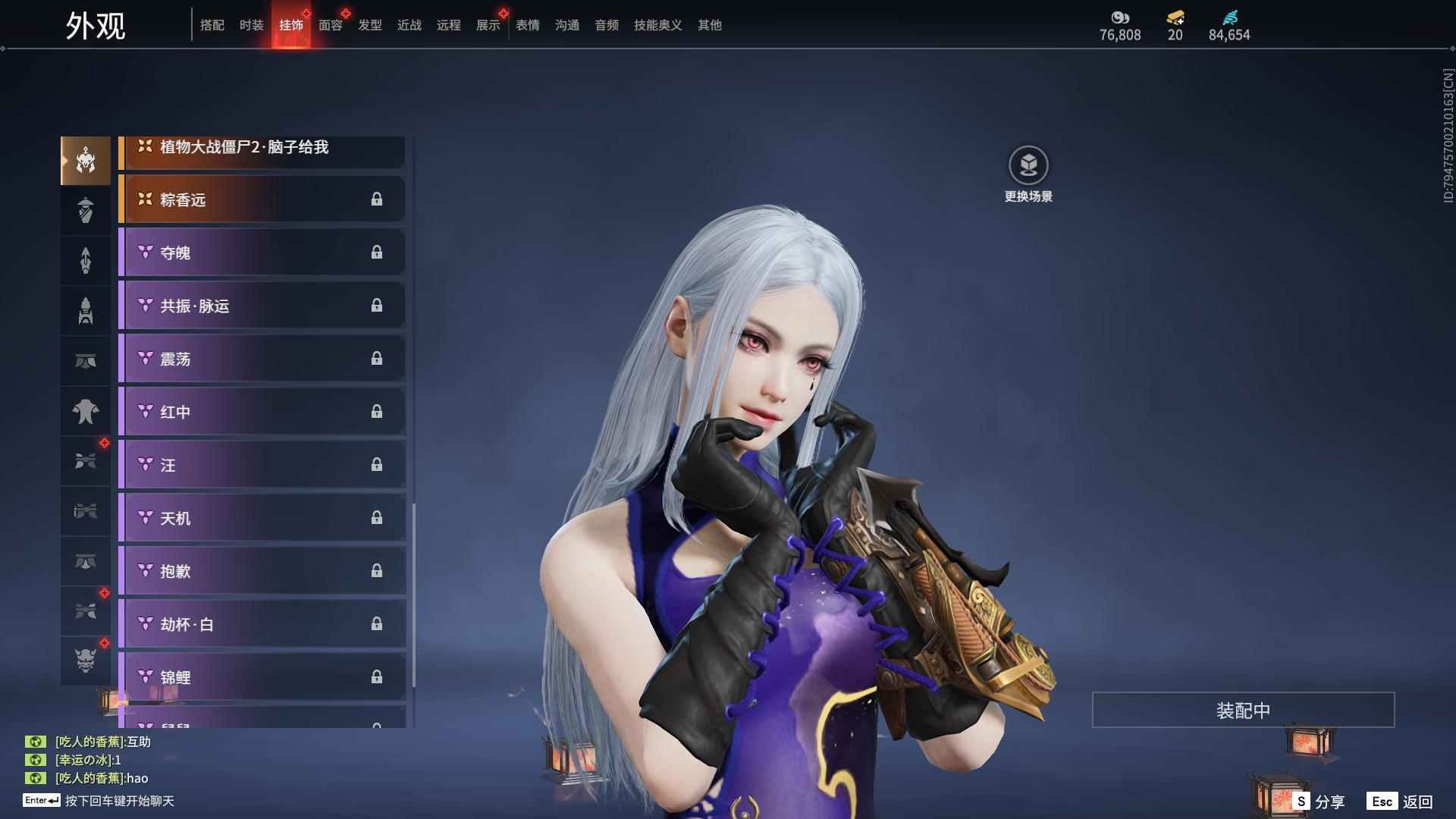Select the 夺魄 accessory row
Viewport: 1456px width, 819px height.
click(x=262, y=253)
